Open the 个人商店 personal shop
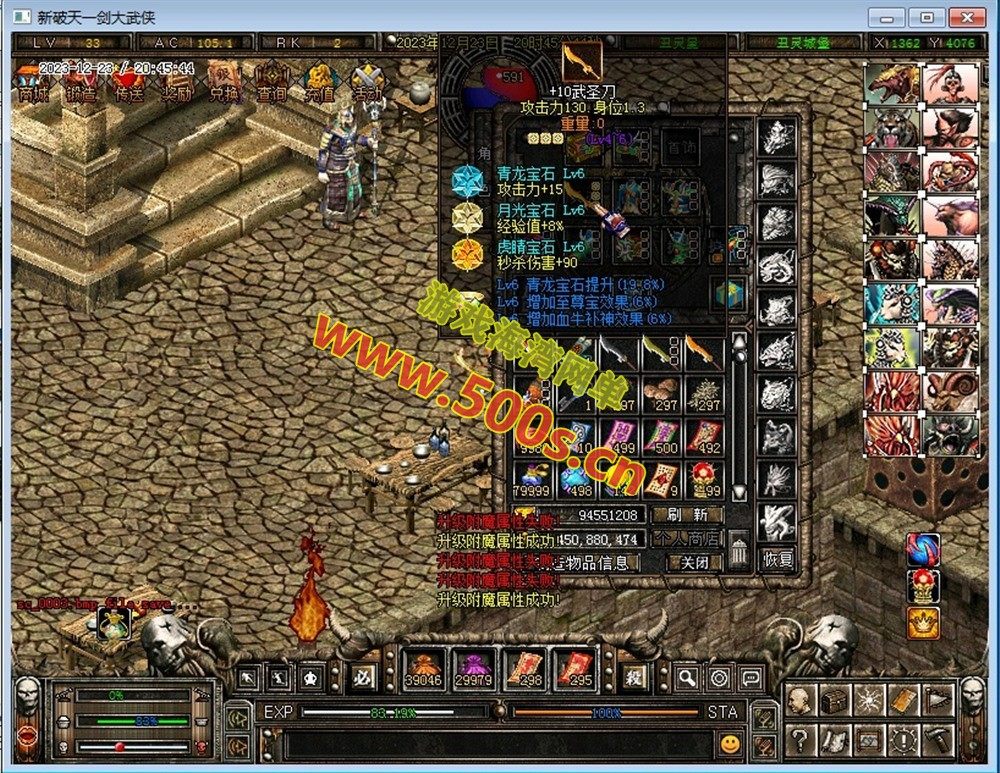 [687, 539]
